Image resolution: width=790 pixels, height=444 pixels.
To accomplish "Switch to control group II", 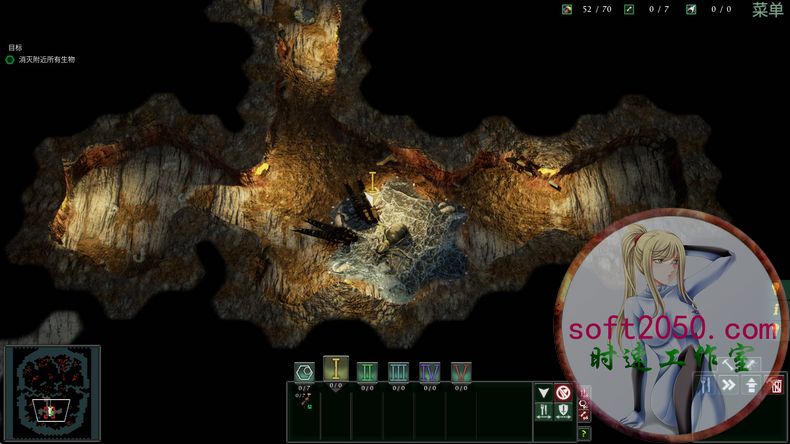I will tap(367, 372).
